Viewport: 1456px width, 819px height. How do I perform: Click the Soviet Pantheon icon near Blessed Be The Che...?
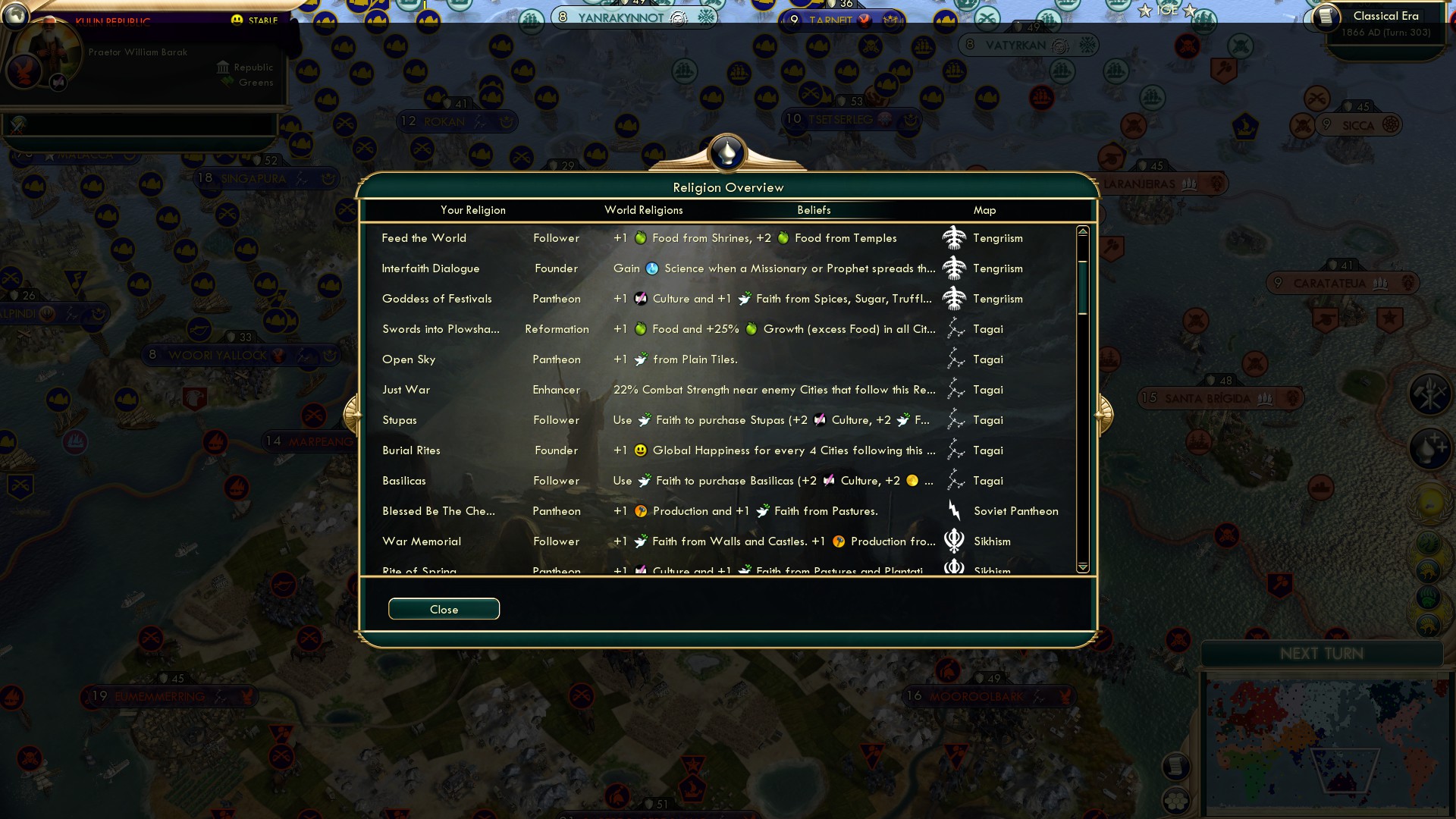(954, 510)
